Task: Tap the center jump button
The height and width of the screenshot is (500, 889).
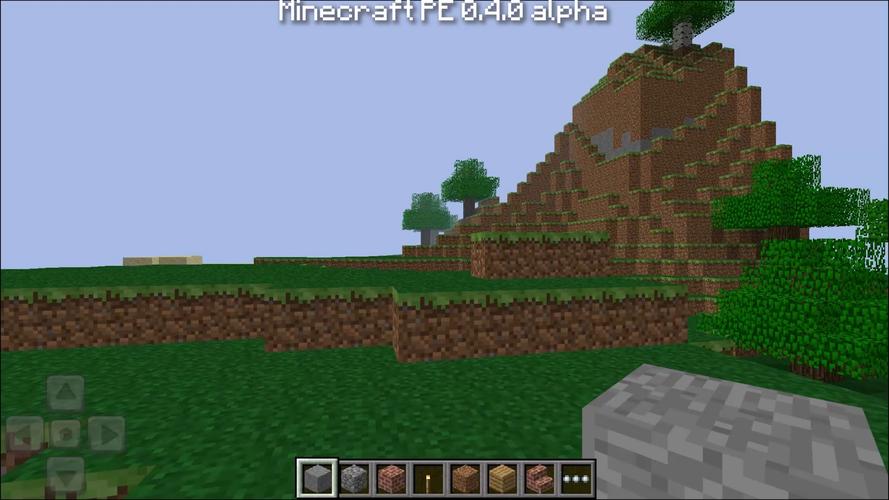Action: (65, 434)
